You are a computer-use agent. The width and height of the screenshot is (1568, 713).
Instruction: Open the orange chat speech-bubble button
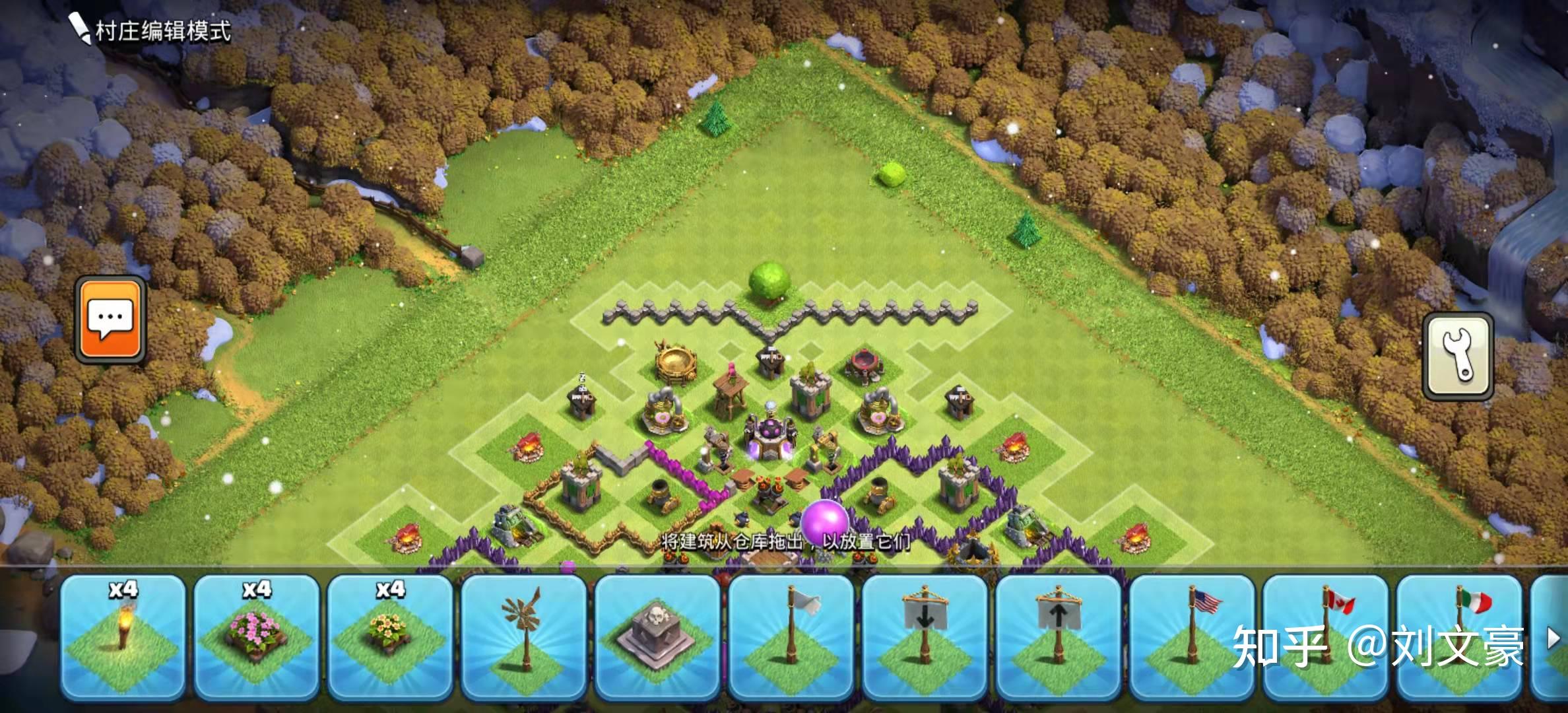tap(110, 320)
